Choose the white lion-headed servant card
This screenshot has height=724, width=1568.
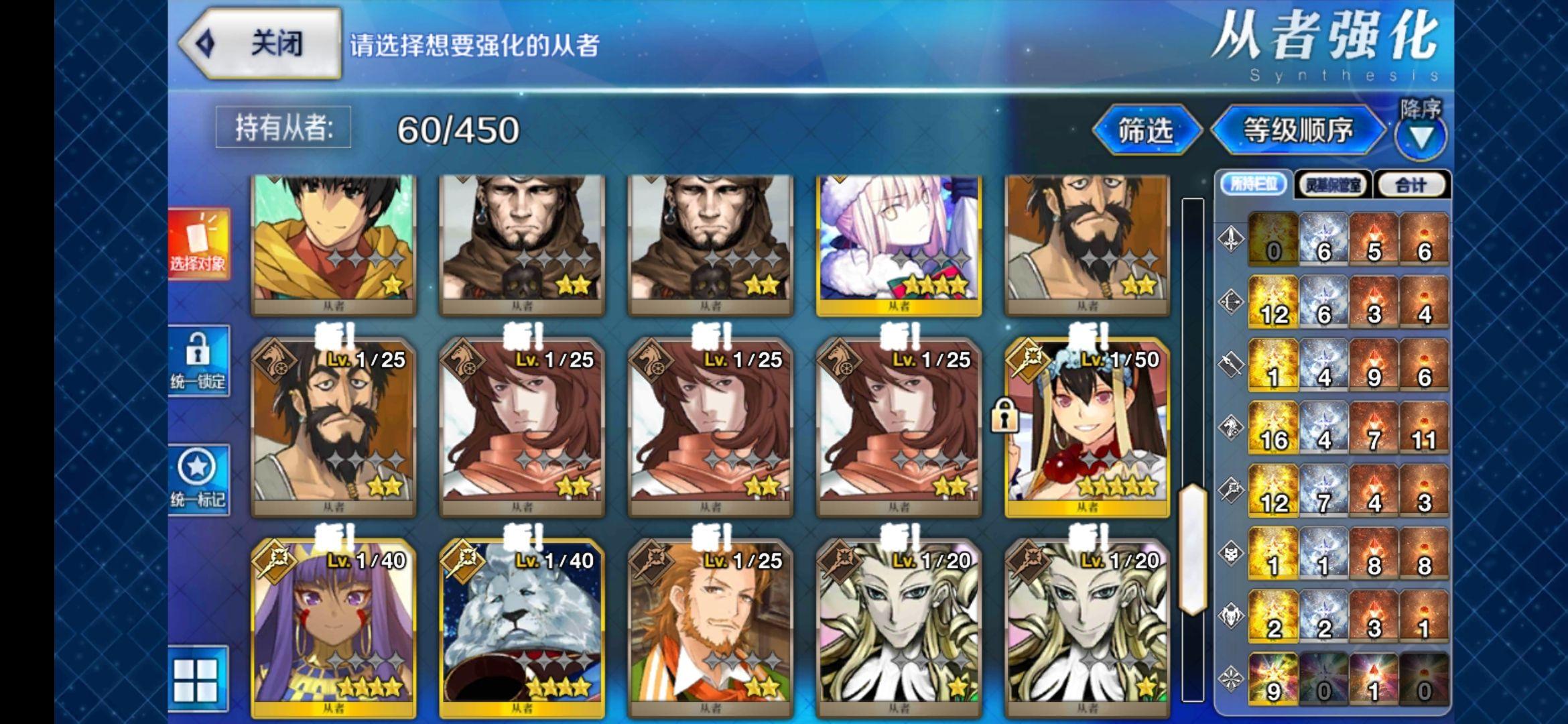click(x=521, y=630)
